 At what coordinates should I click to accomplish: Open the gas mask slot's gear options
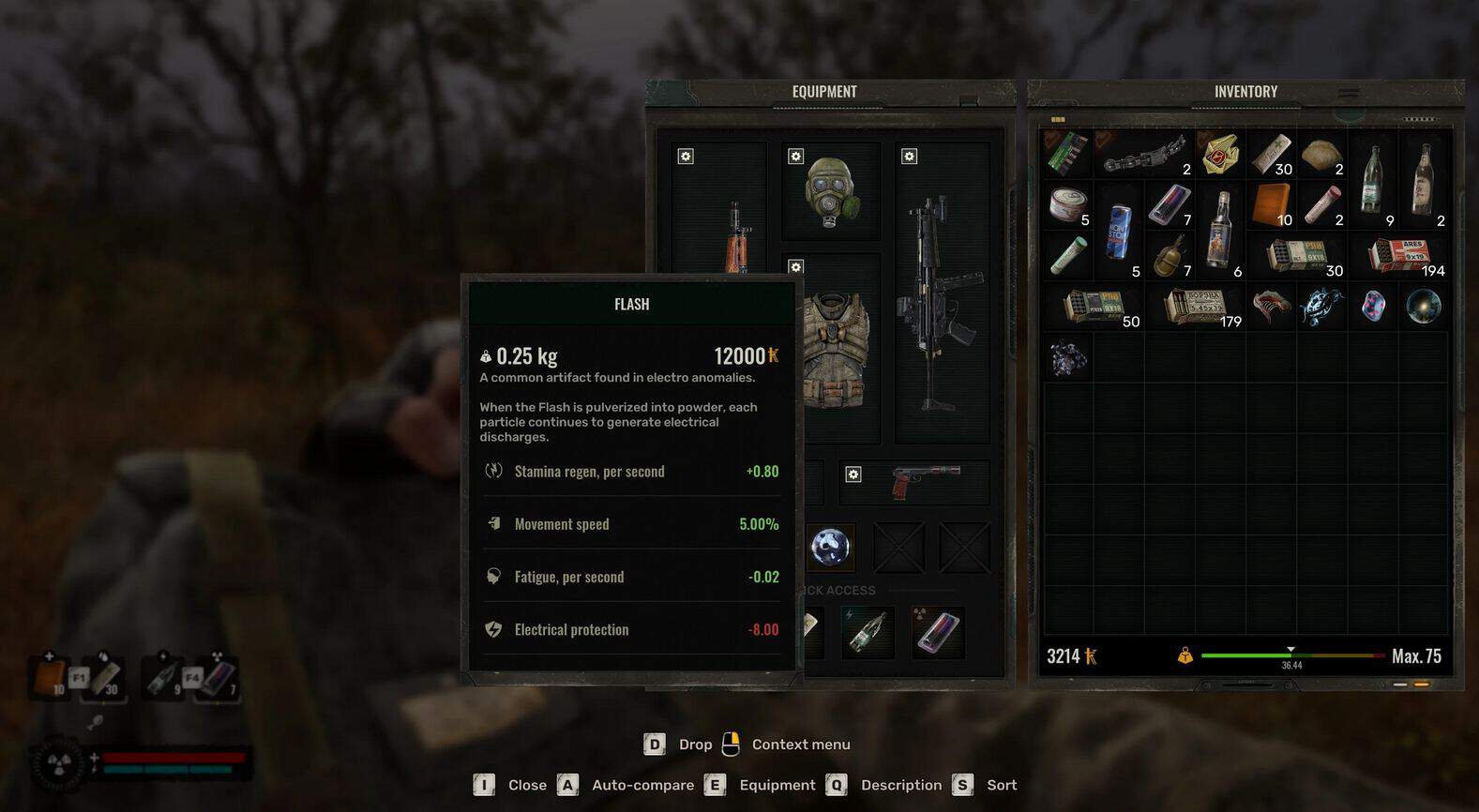point(796,157)
